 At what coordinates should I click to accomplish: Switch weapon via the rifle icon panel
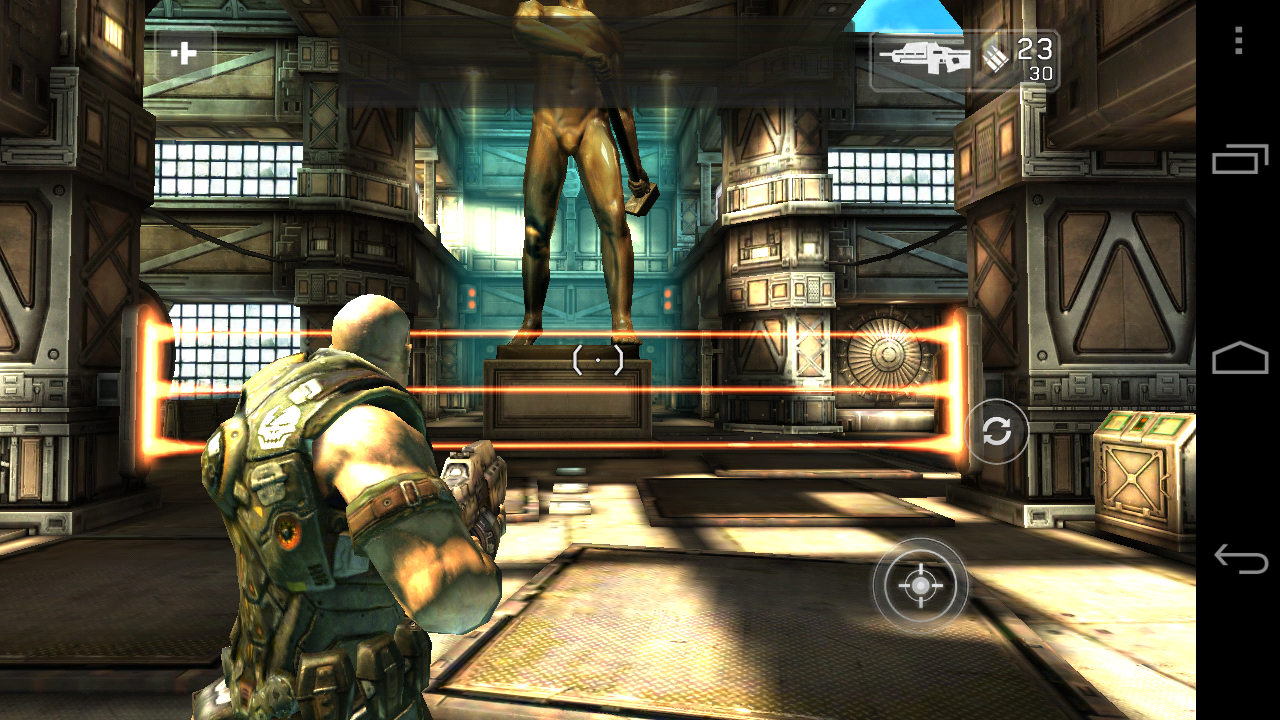(x=925, y=59)
